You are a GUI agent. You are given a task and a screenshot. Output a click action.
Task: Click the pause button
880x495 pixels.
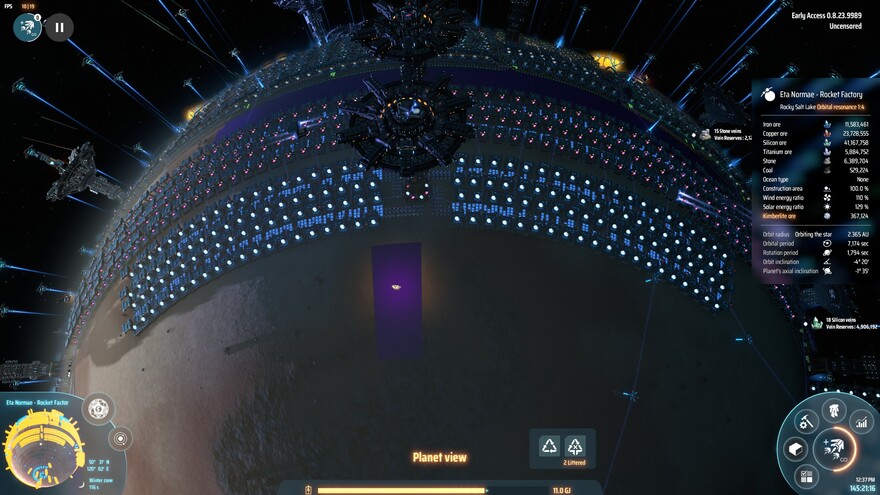58,28
